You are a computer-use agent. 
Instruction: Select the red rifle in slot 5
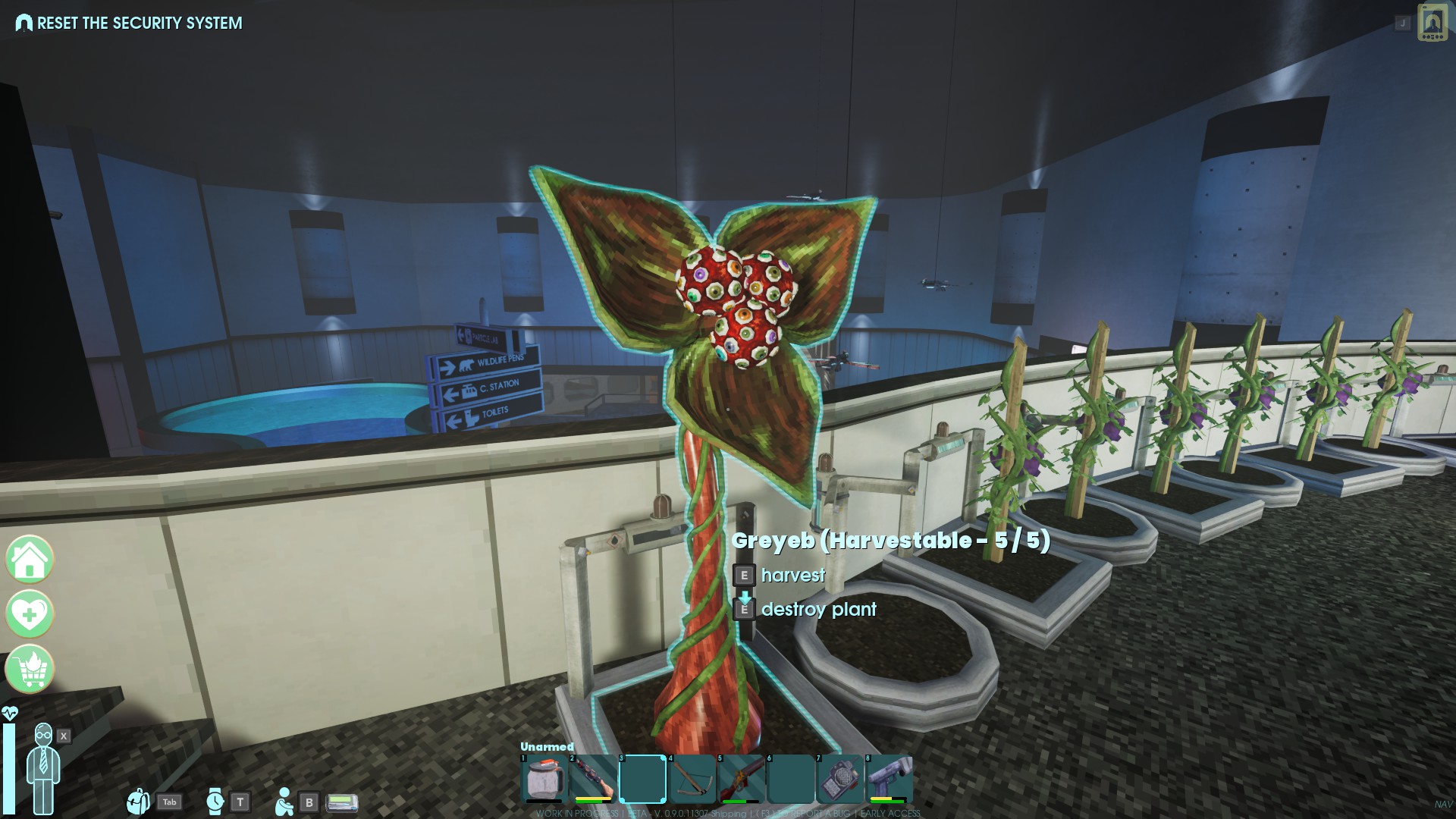click(742, 778)
